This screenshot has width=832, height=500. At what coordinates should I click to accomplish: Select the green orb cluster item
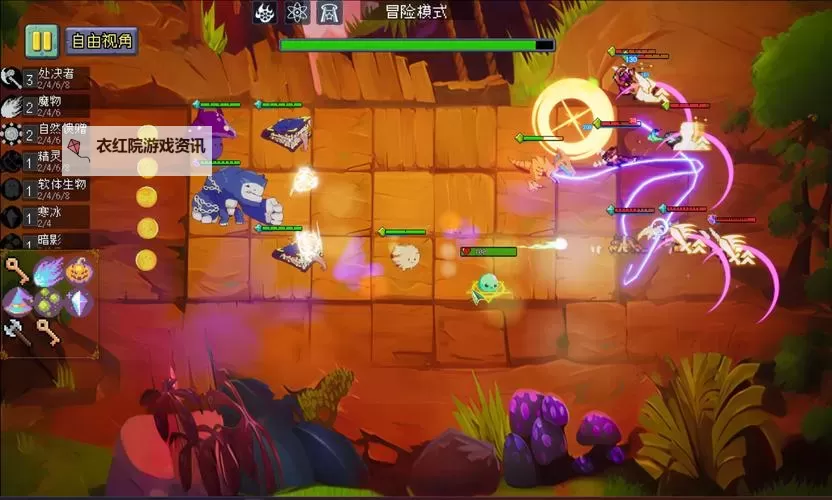coord(48,301)
